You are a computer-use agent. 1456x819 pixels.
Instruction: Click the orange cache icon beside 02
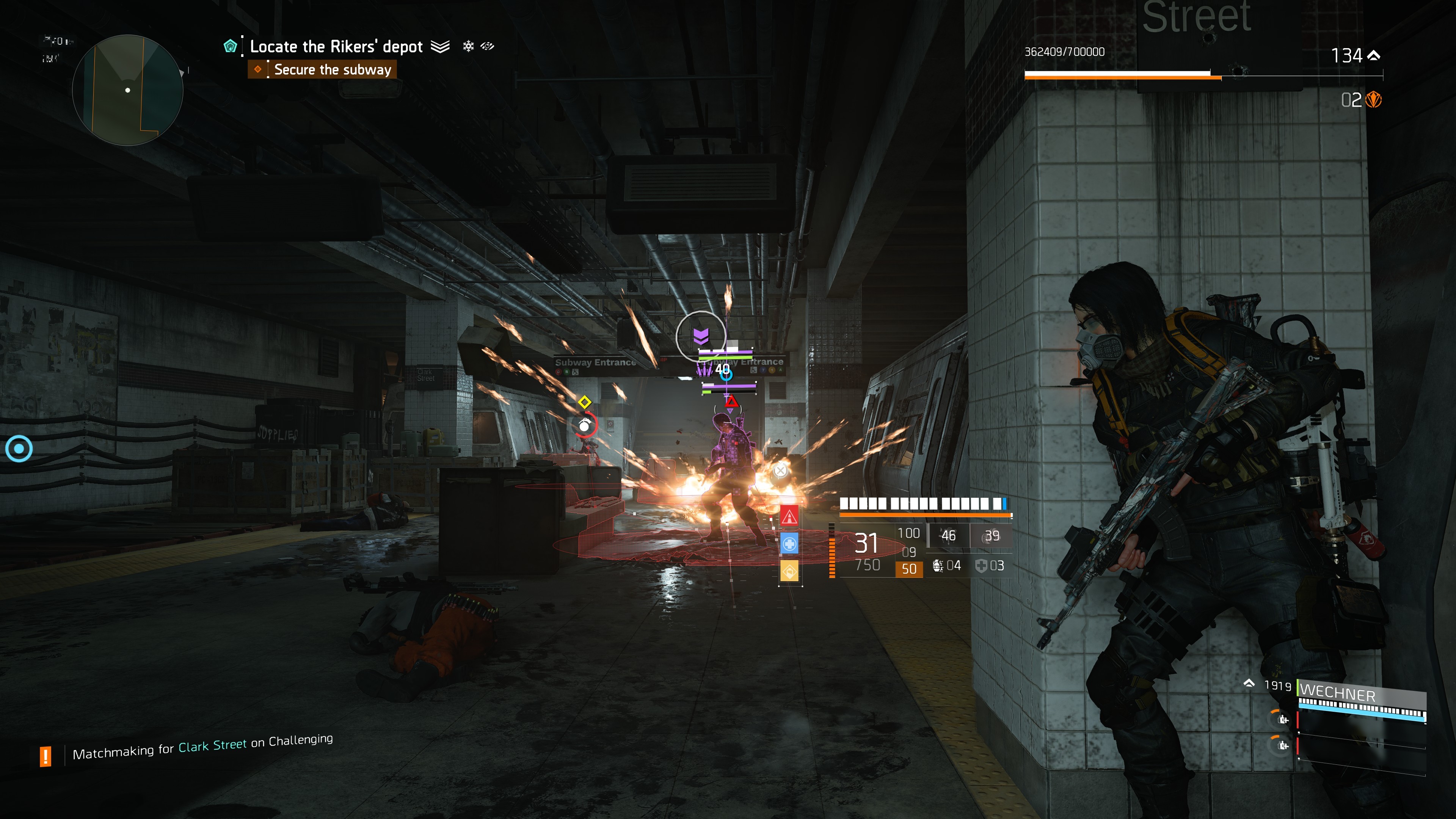pos(1373,100)
